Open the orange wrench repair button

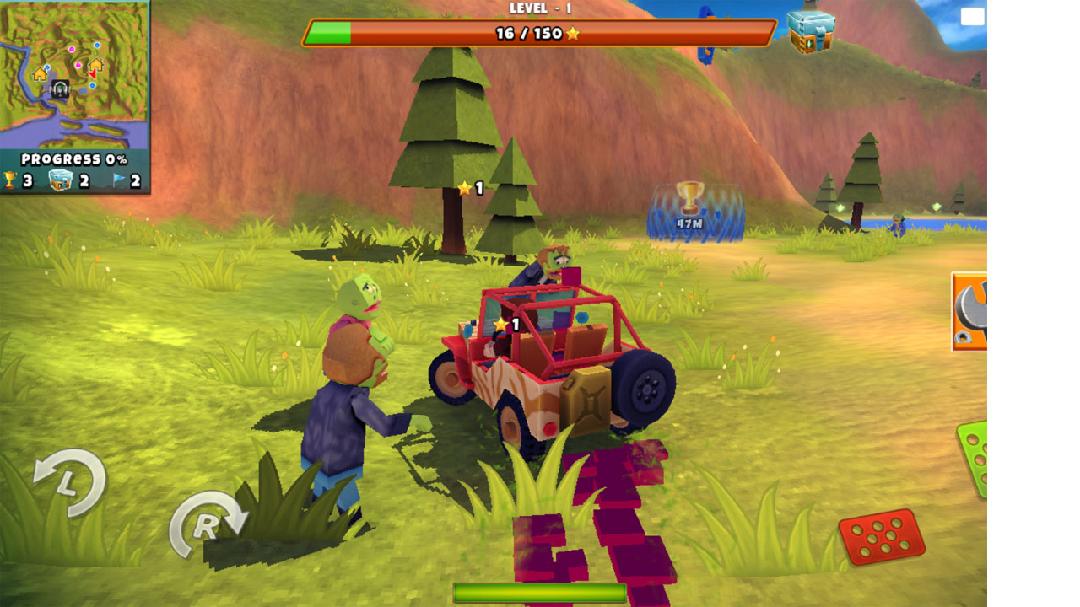(x=970, y=312)
